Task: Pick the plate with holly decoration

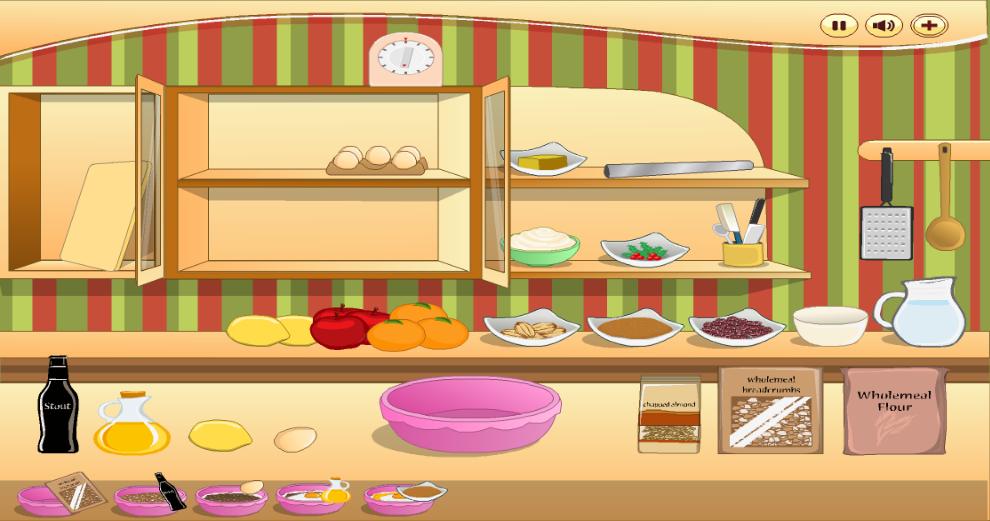Action: click(x=644, y=250)
